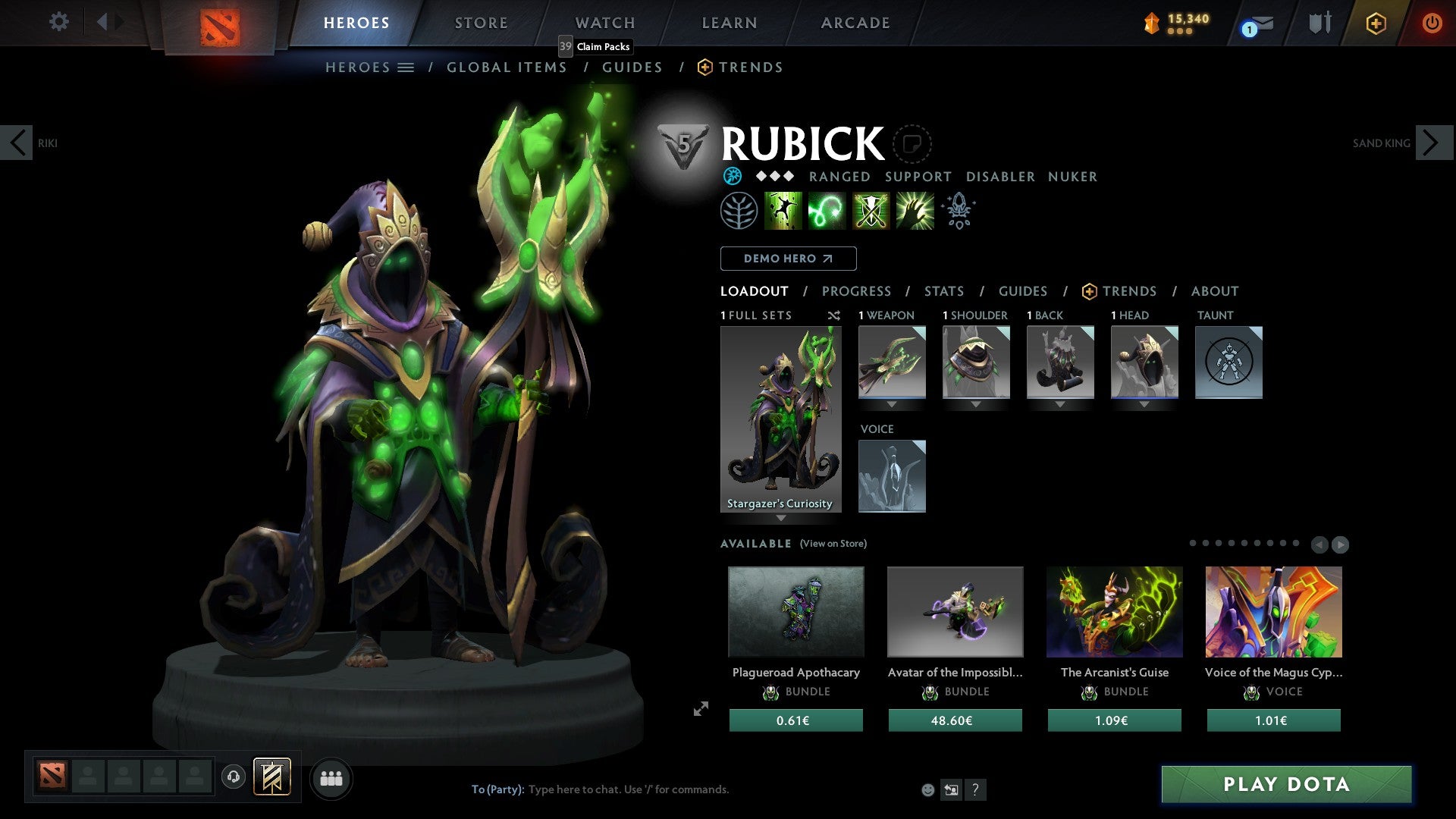The image size is (1456, 819).
Task: Expand the Stargazer's Curiosity set dropdown
Action: coord(781,519)
